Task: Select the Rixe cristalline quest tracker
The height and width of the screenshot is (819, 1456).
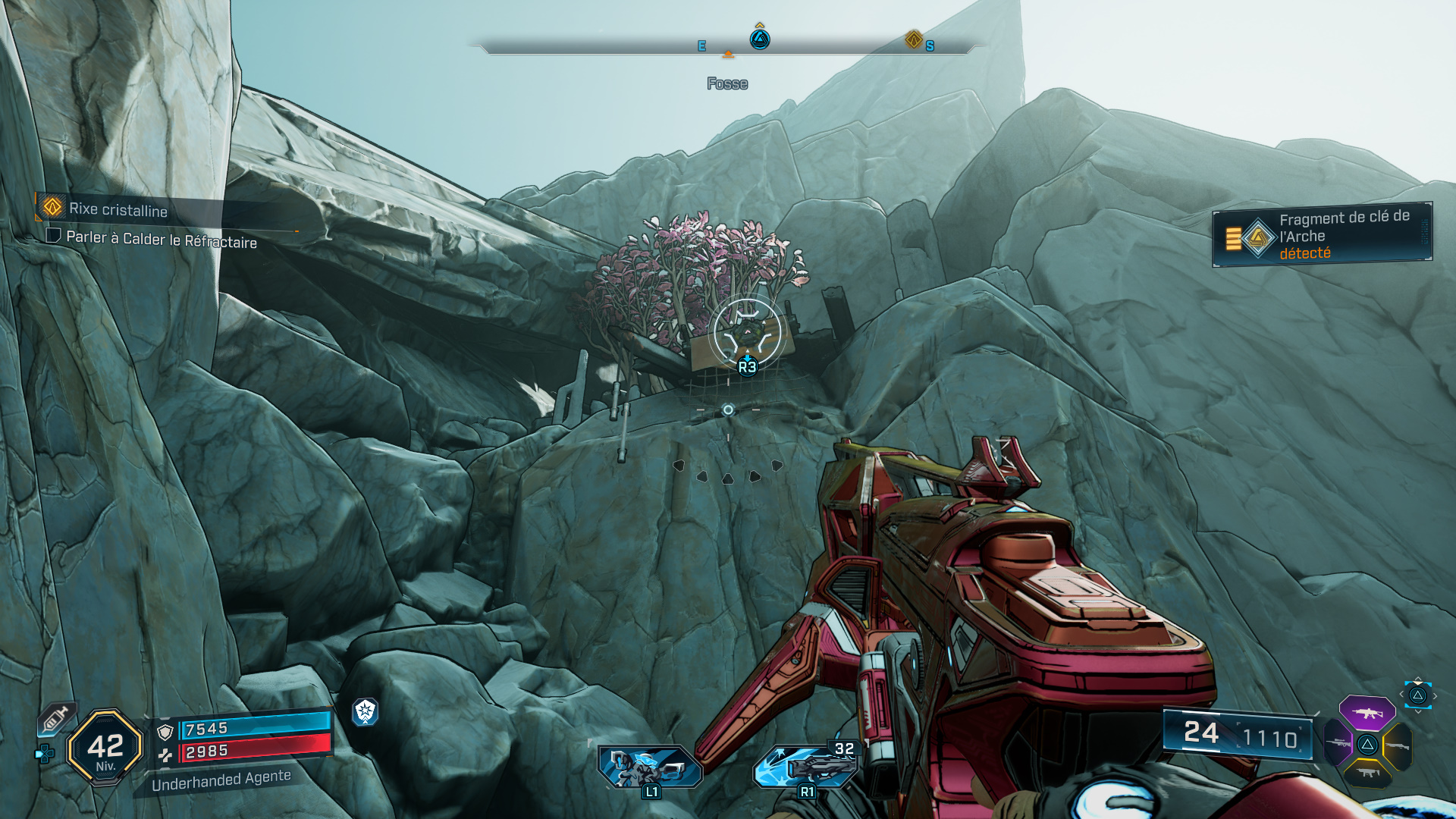Action: pyautogui.click(x=118, y=209)
